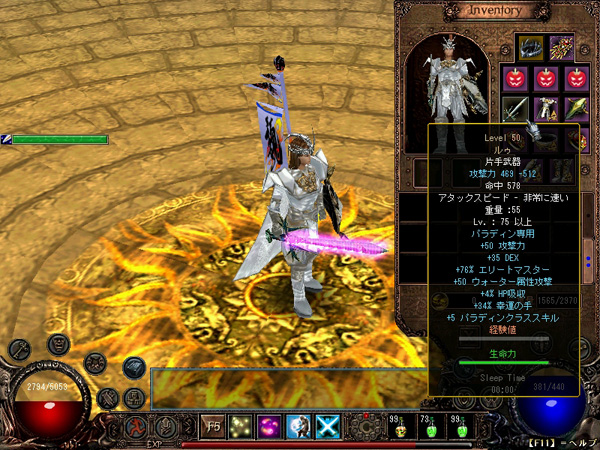Viewport: 600px width, 450px height.
Task: Activate the purple swirl skill
Action: 270,426
